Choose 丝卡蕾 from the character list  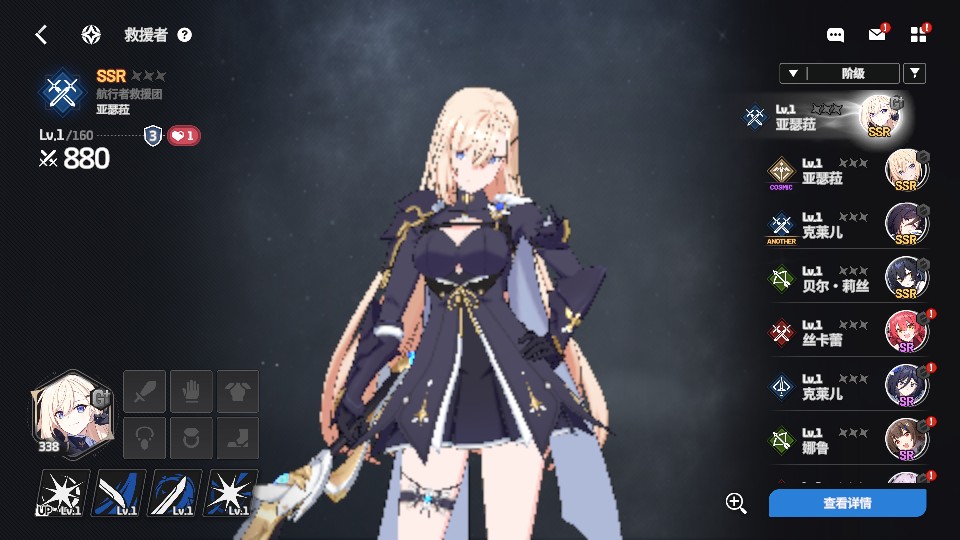point(846,333)
